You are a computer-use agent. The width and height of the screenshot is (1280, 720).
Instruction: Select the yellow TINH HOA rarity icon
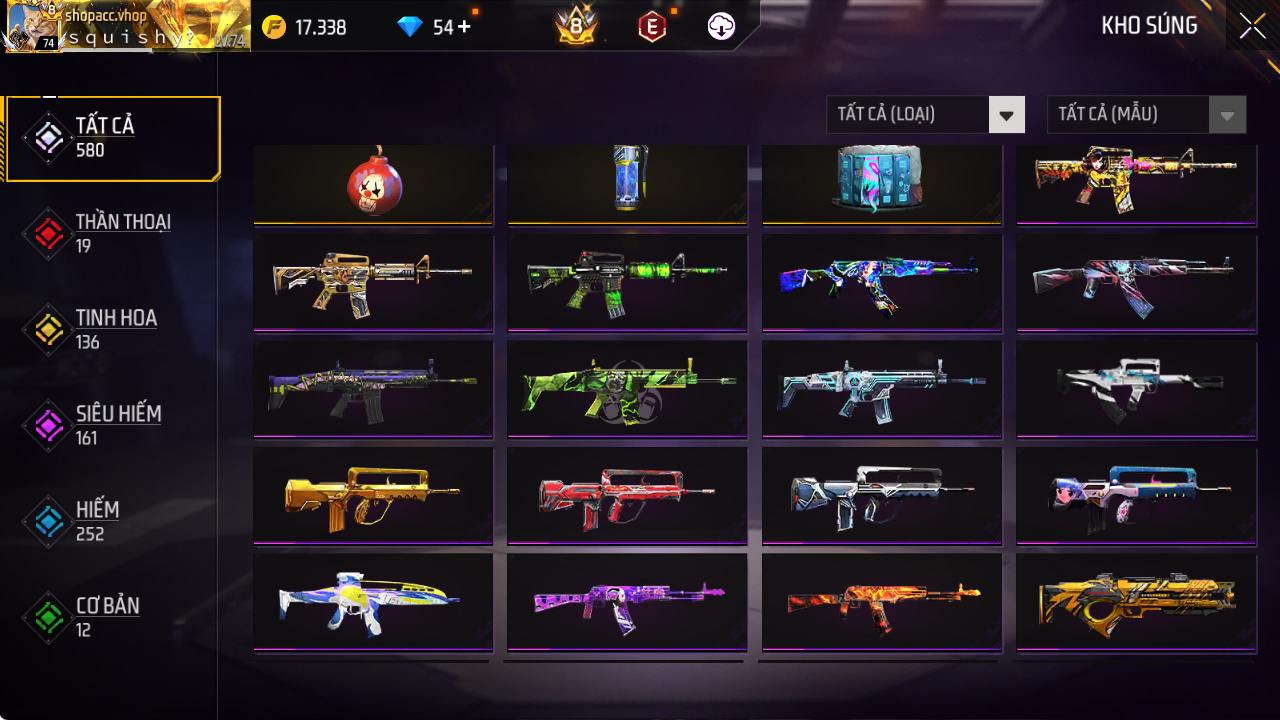pyautogui.click(x=47, y=327)
